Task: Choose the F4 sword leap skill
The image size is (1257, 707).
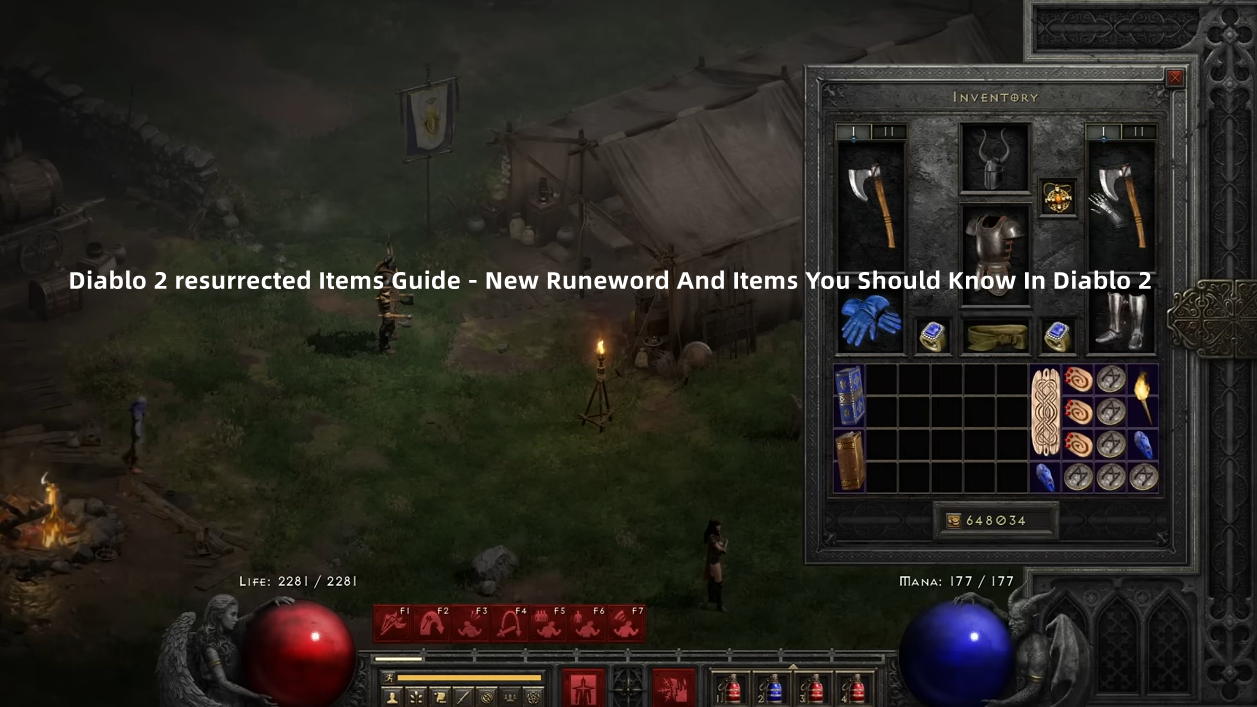Action: click(509, 623)
